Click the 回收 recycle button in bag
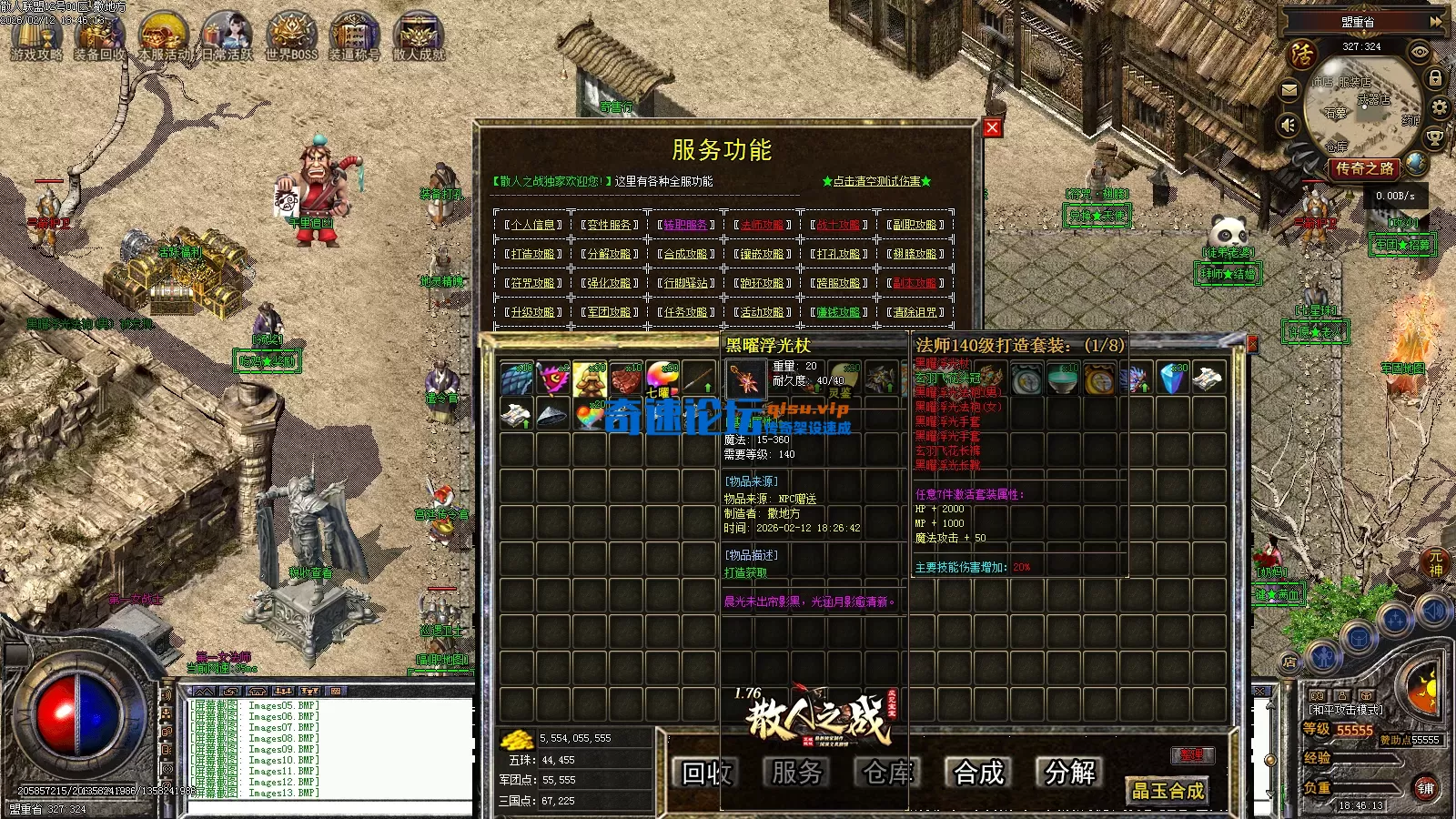 (x=707, y=773)
